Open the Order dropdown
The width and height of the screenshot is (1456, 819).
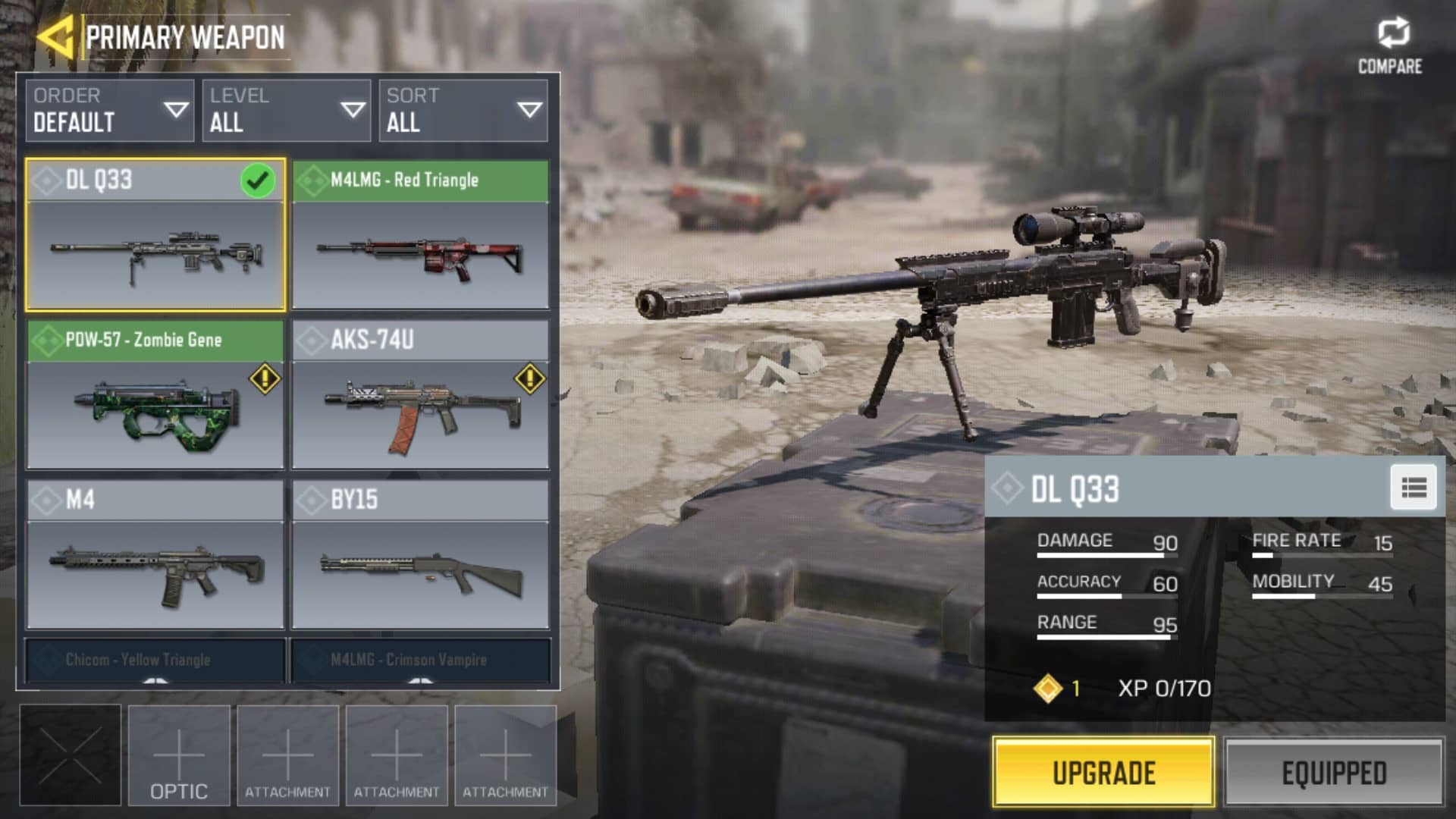tap(109, 111)
